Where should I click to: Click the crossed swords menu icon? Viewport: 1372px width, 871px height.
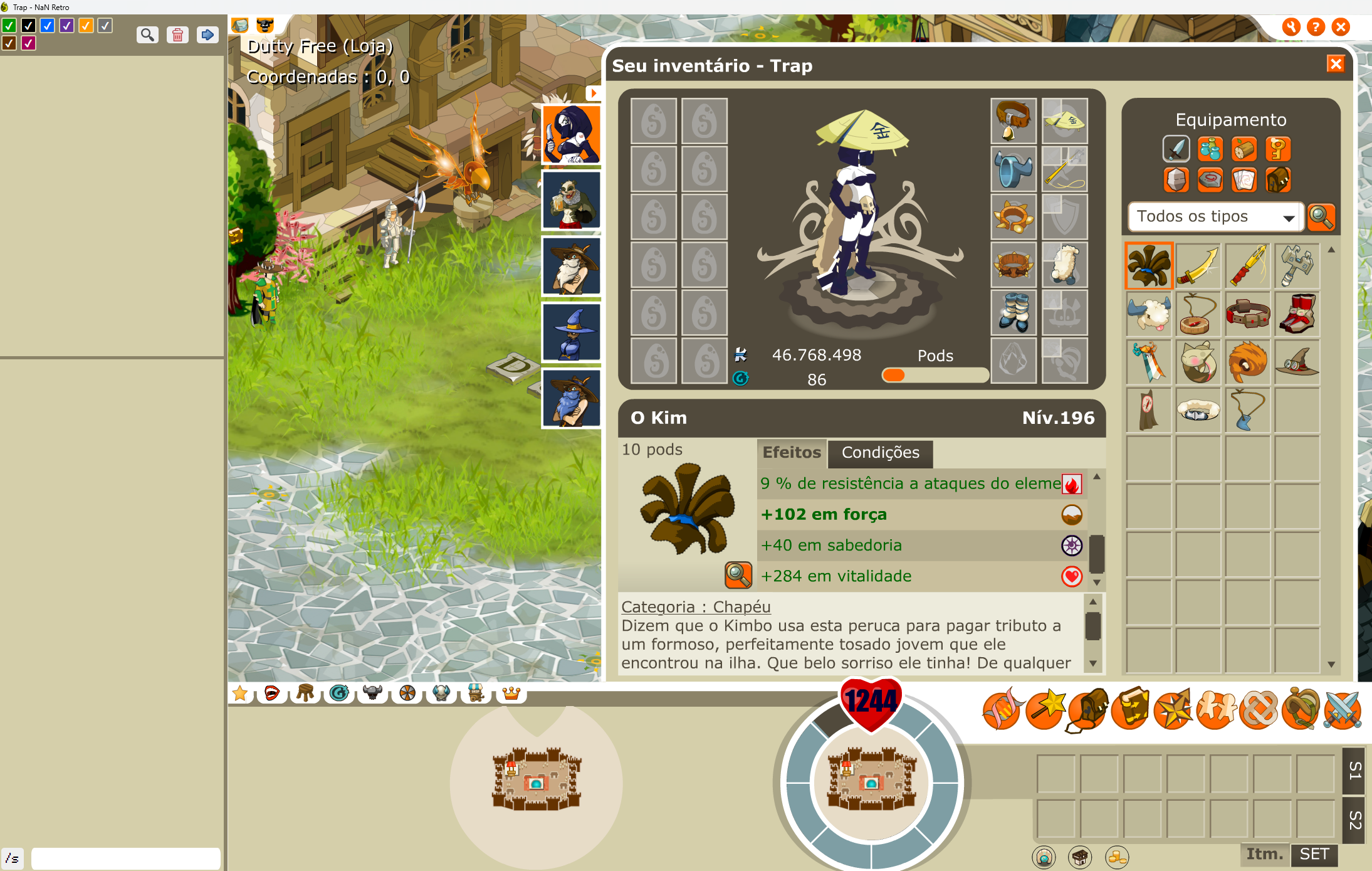pyautogui.click(x=1343, y=710)
